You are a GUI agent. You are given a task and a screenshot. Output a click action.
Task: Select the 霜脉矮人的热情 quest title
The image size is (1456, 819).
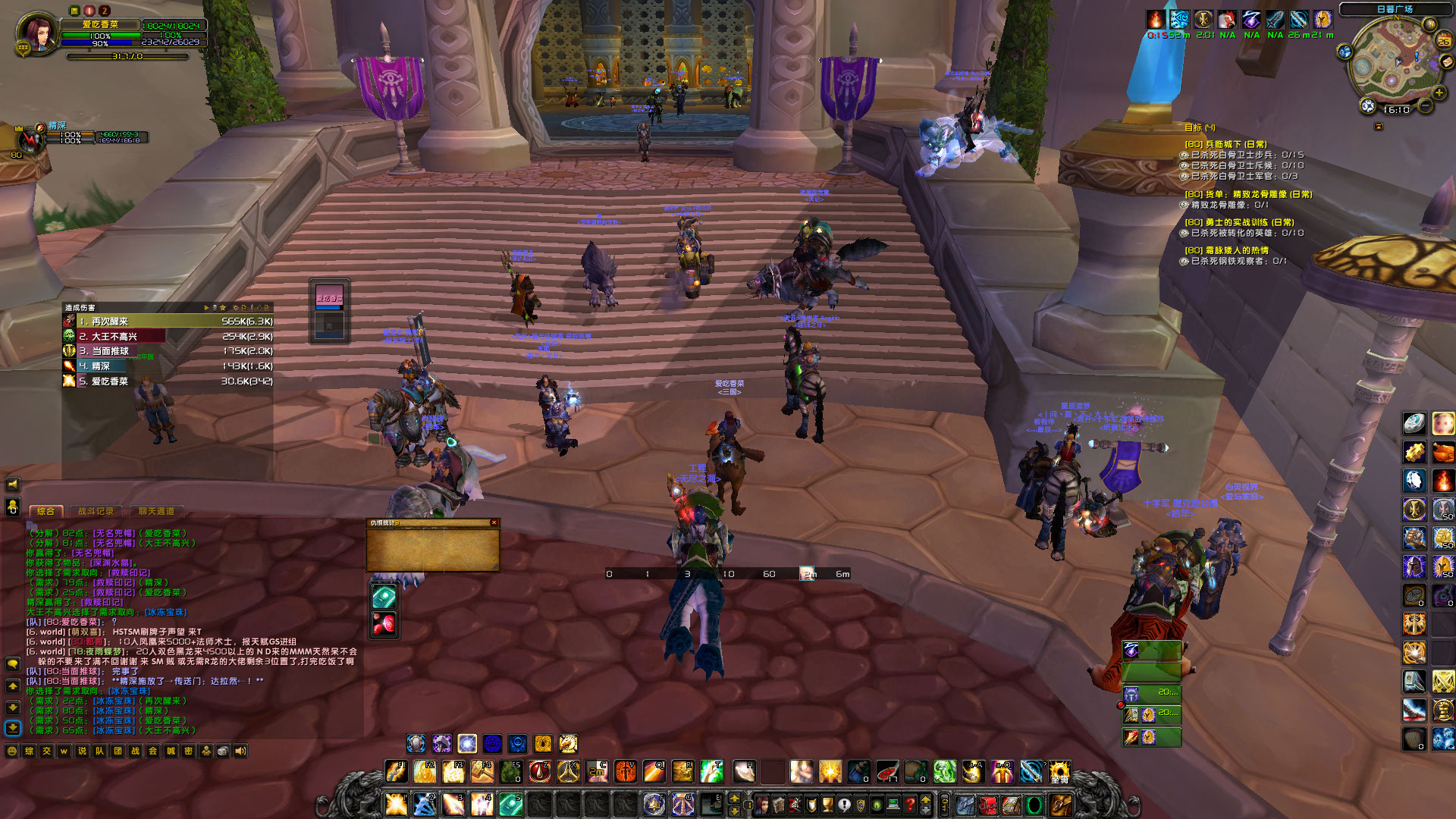click(1226, 250)
